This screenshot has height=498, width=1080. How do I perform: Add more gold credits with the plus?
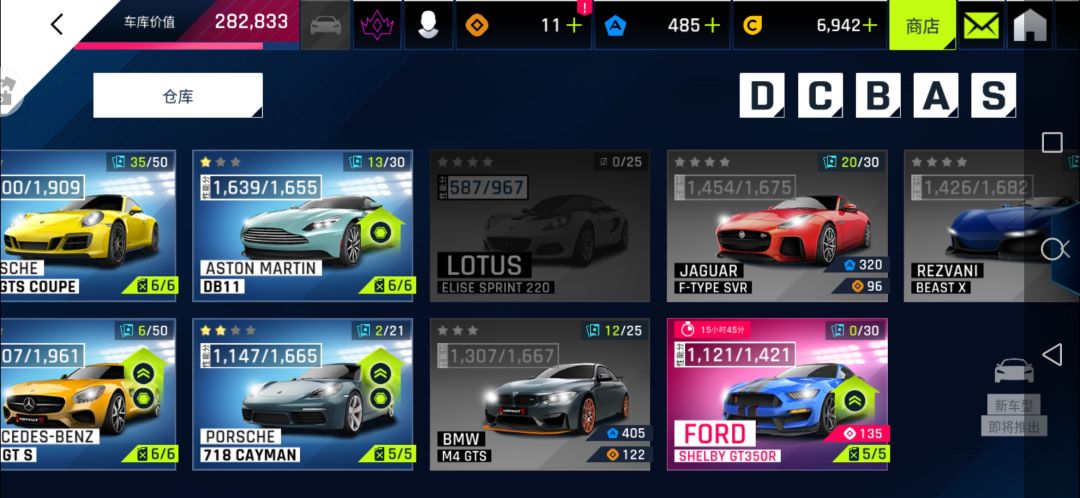click(870, 26)
